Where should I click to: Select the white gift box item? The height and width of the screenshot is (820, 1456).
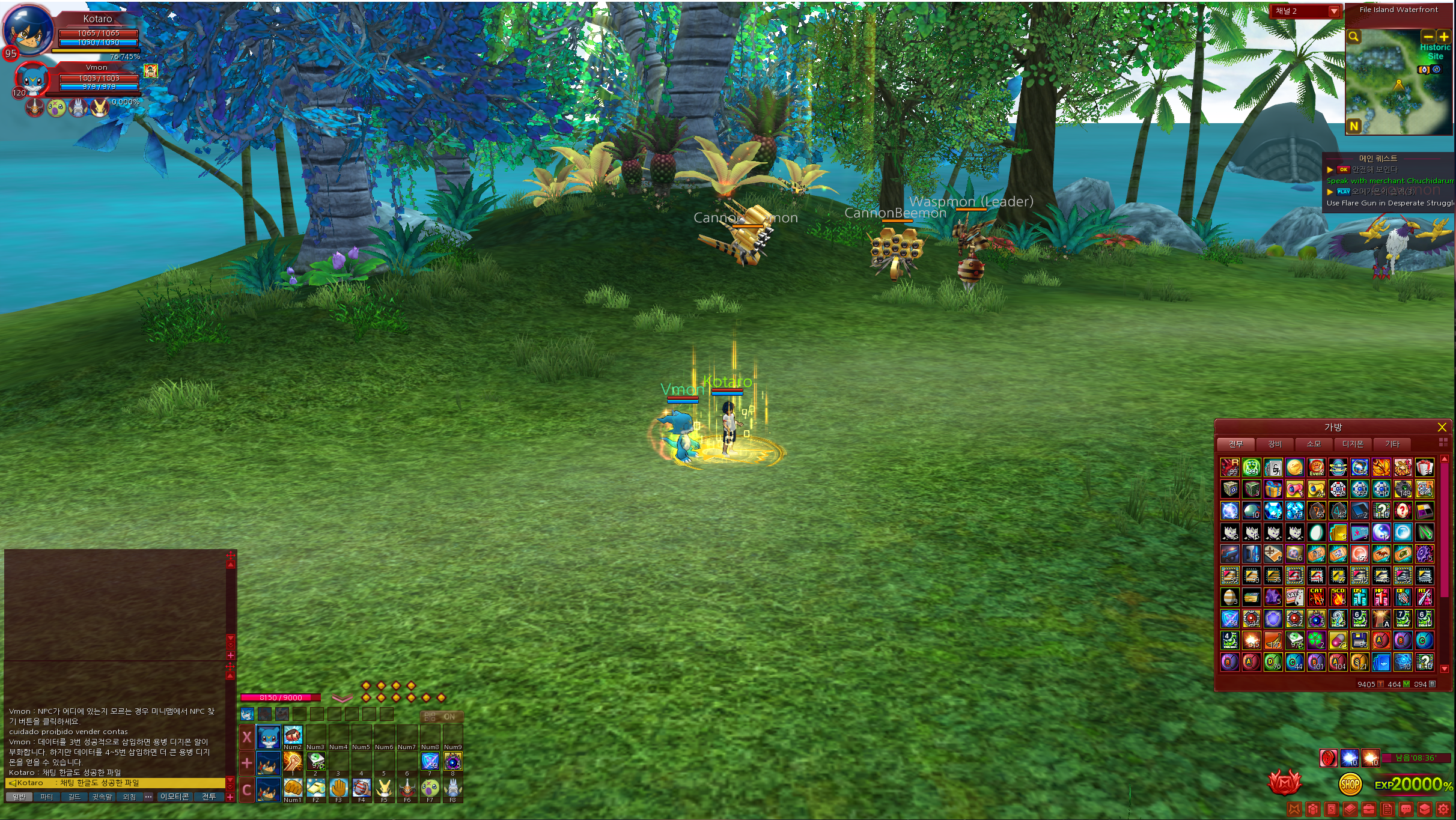coord(1425,467)
